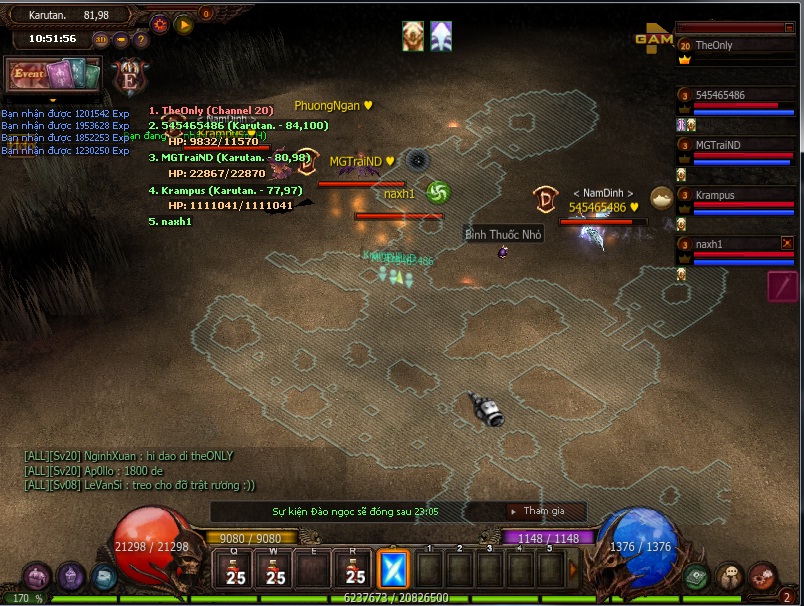
Task: Toggle the 3D view button
Action: [x=101, y=40]
